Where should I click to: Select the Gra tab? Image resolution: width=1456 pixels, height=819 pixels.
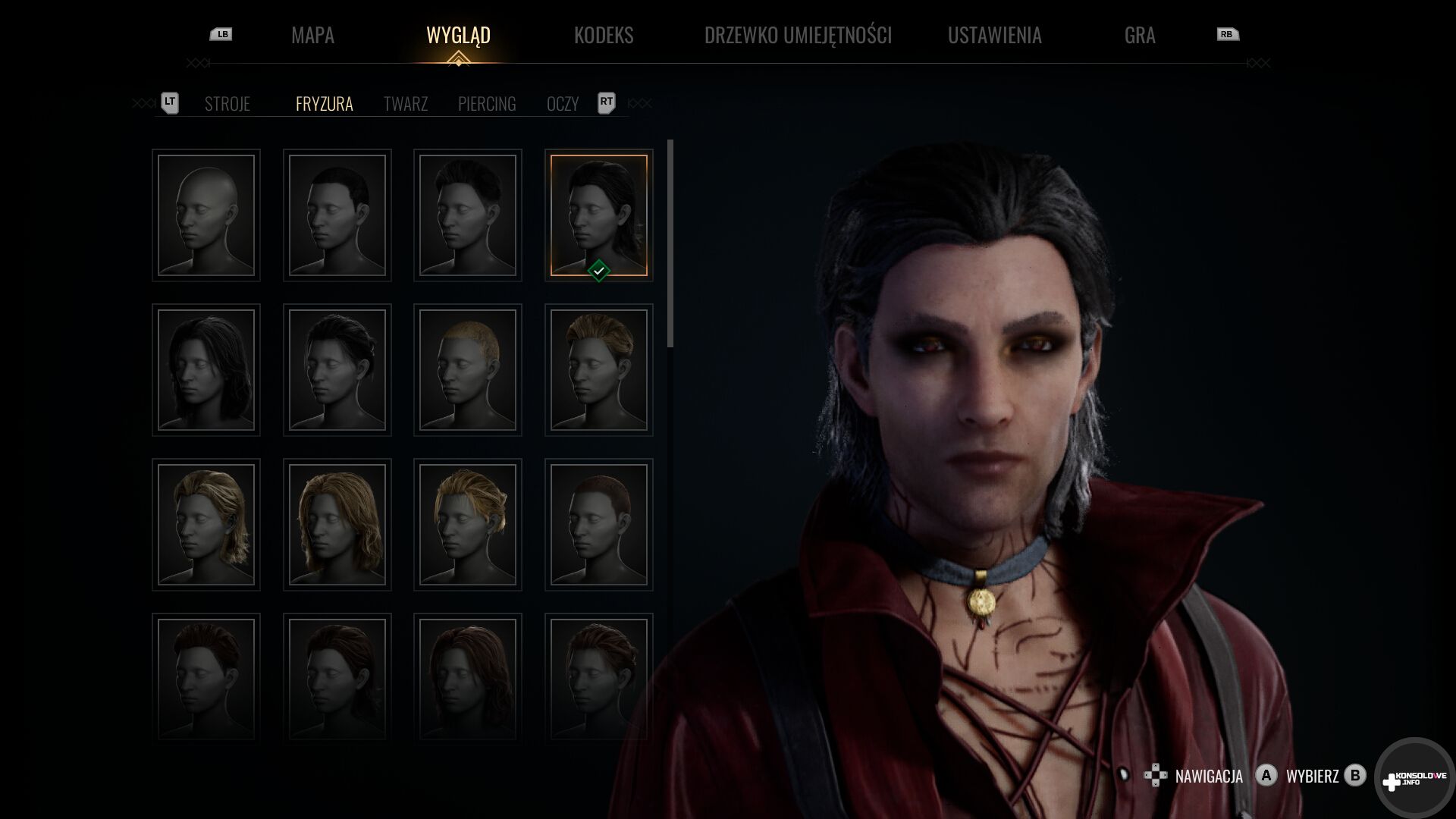[1139, 35]
